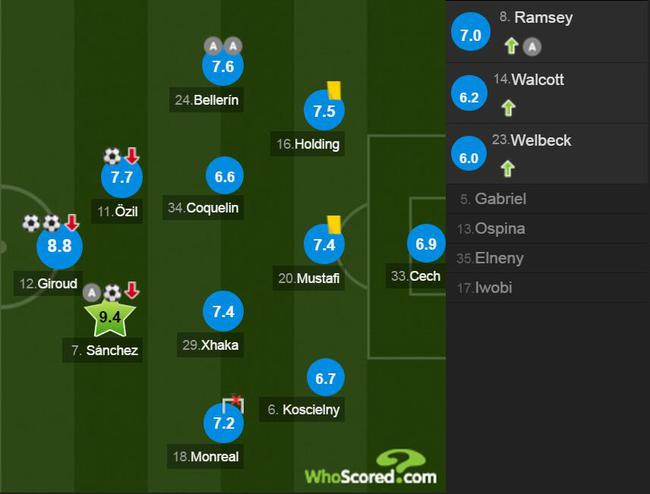Open substitute Ramsey's row

point(548,31)
